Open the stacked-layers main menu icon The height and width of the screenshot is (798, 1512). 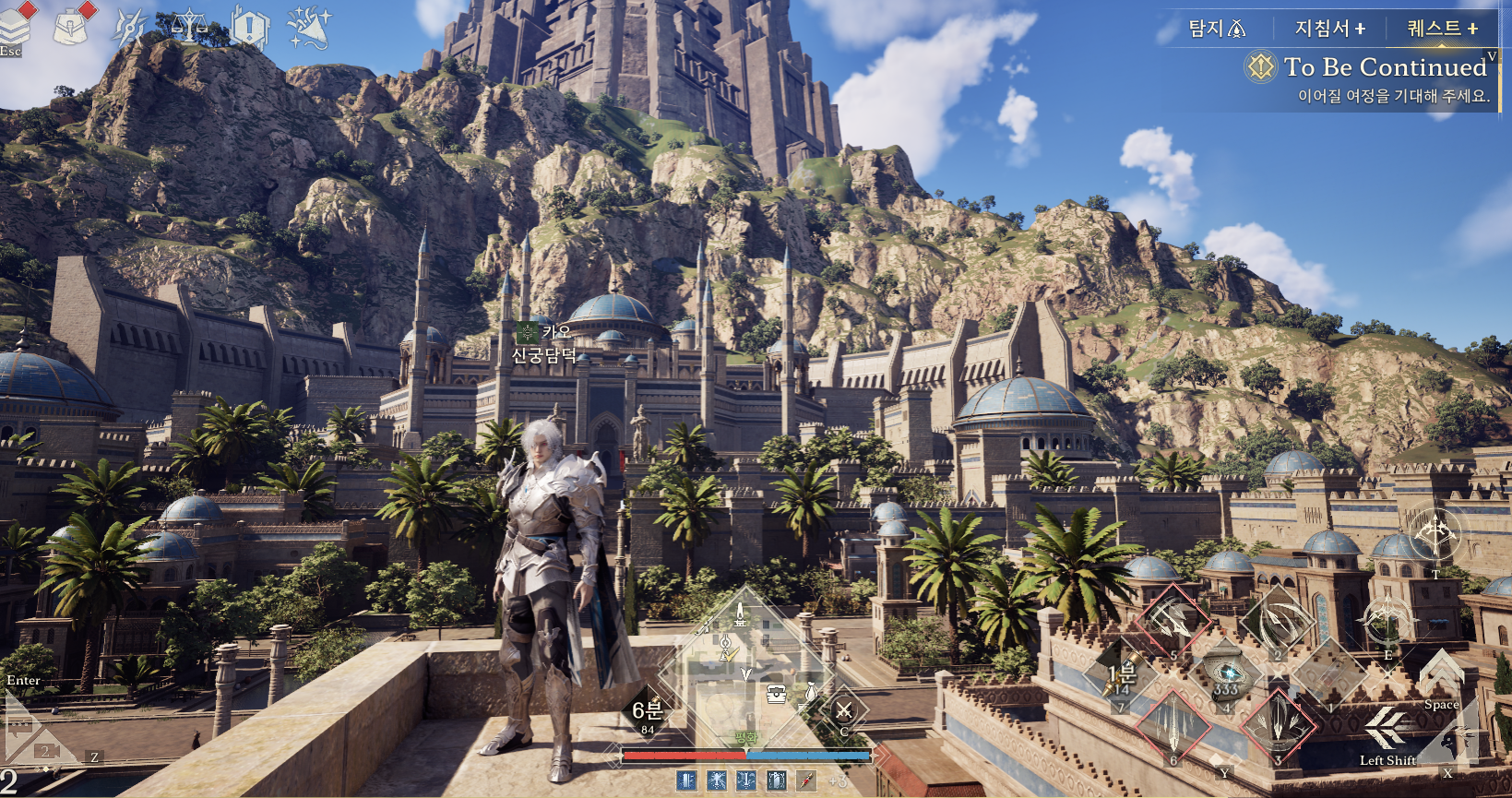[15, 27]
